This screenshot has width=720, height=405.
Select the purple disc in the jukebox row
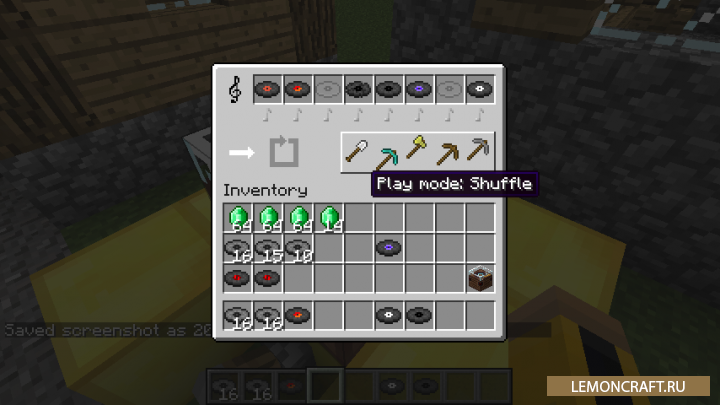coord(419,89)
